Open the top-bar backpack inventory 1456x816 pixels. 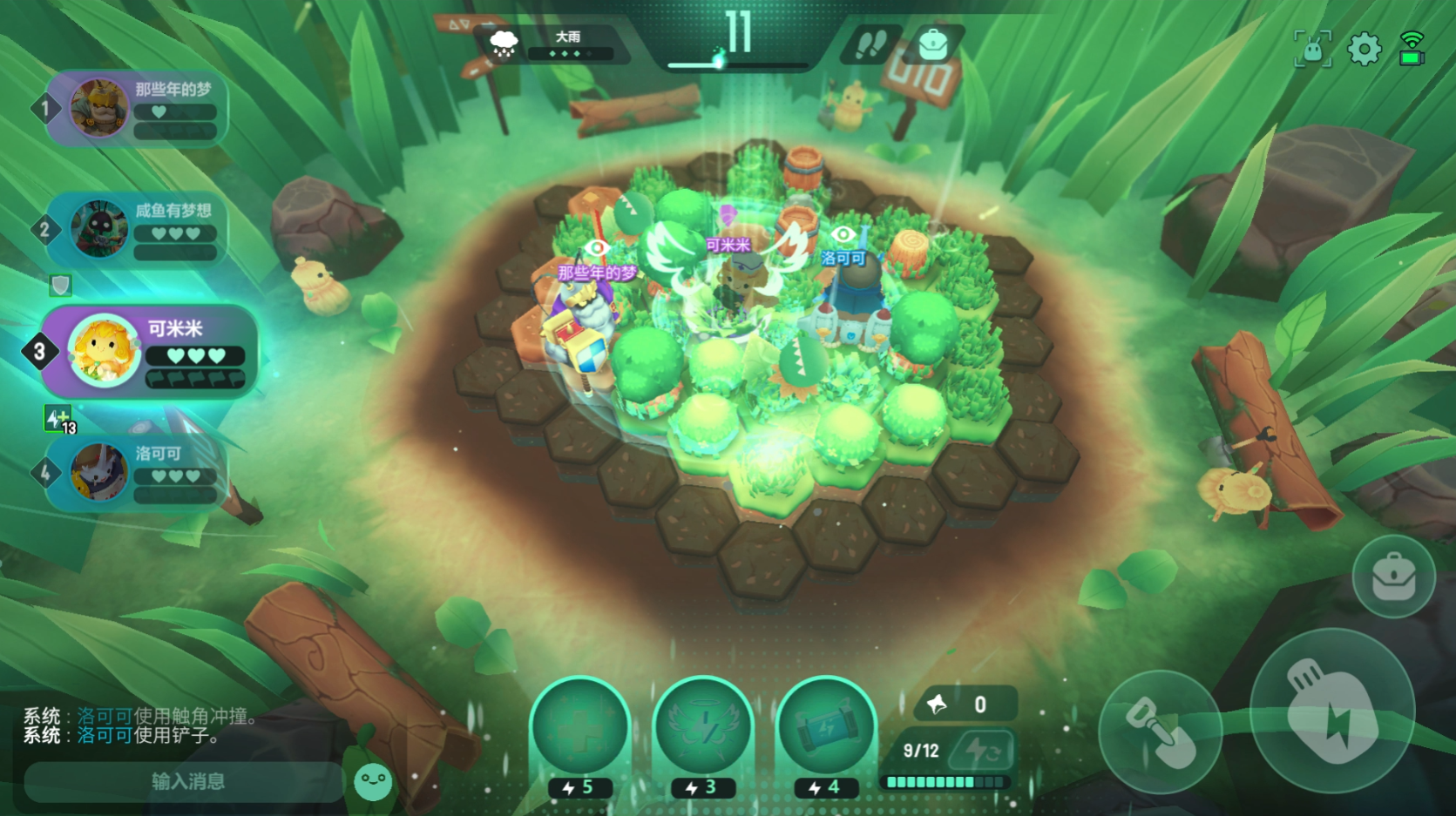coord(933,45)
